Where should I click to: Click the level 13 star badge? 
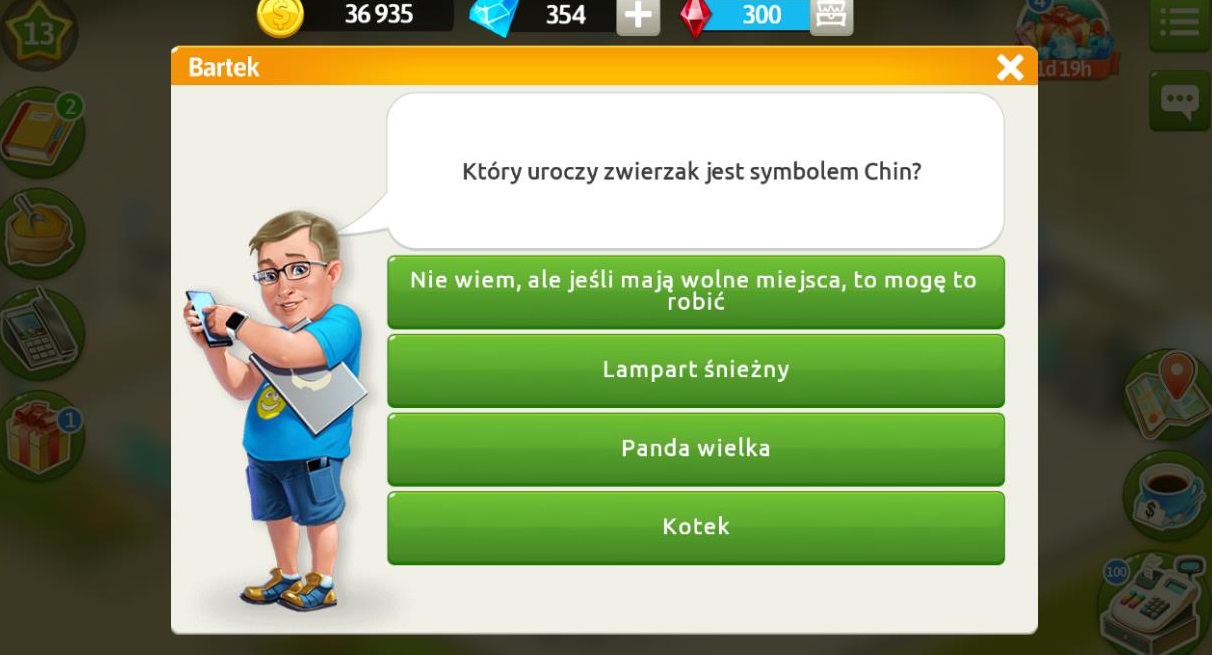38,33
